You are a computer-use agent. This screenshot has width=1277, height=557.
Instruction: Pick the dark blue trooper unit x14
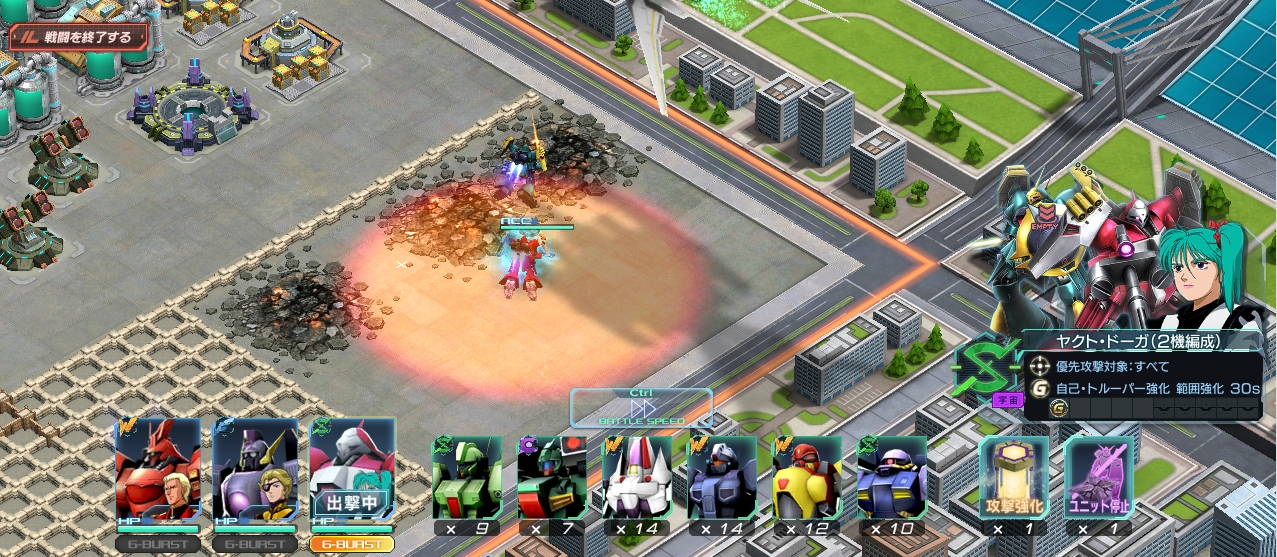(722, 478)
